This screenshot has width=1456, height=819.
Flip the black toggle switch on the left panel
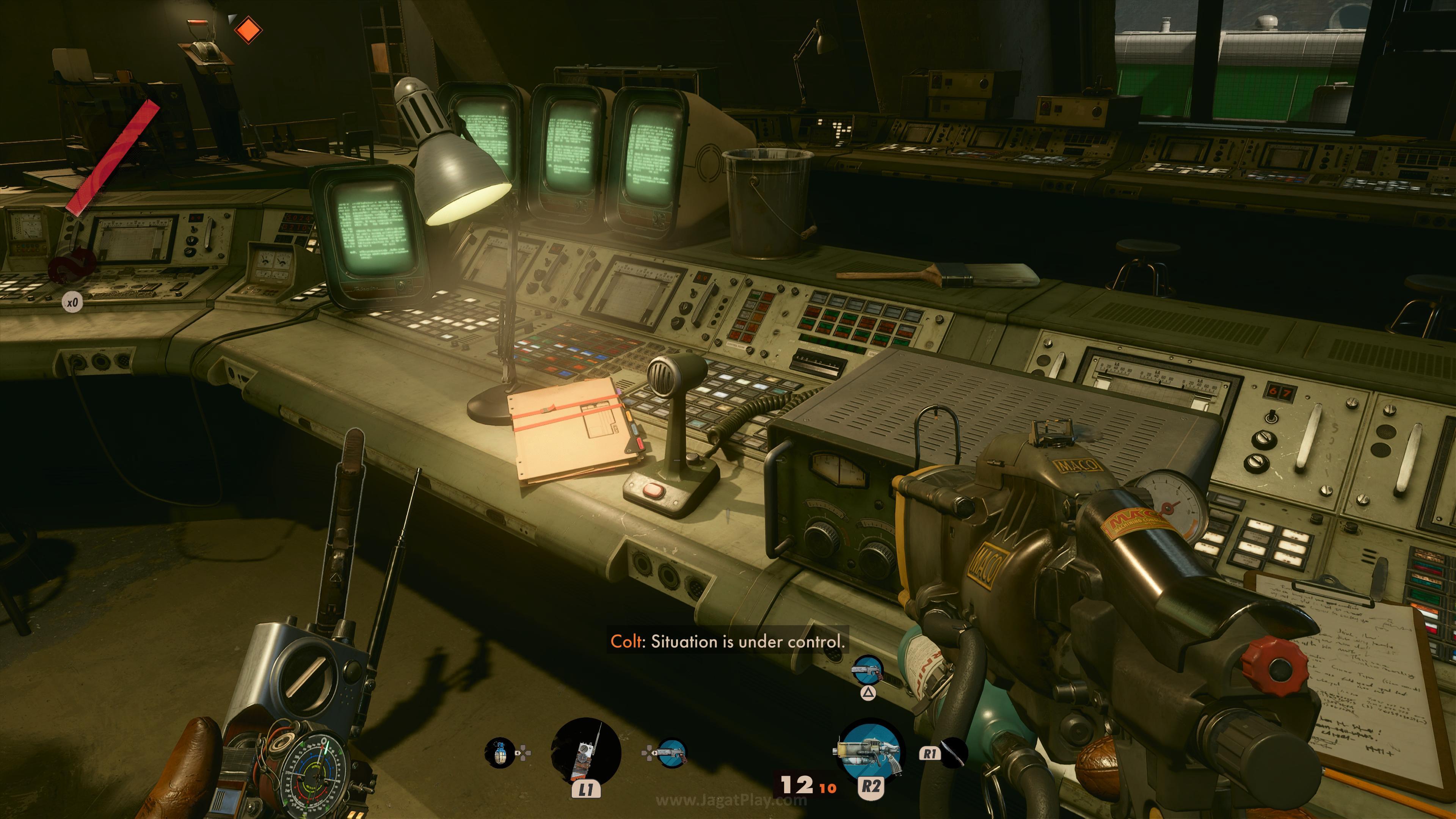point(194,229)
